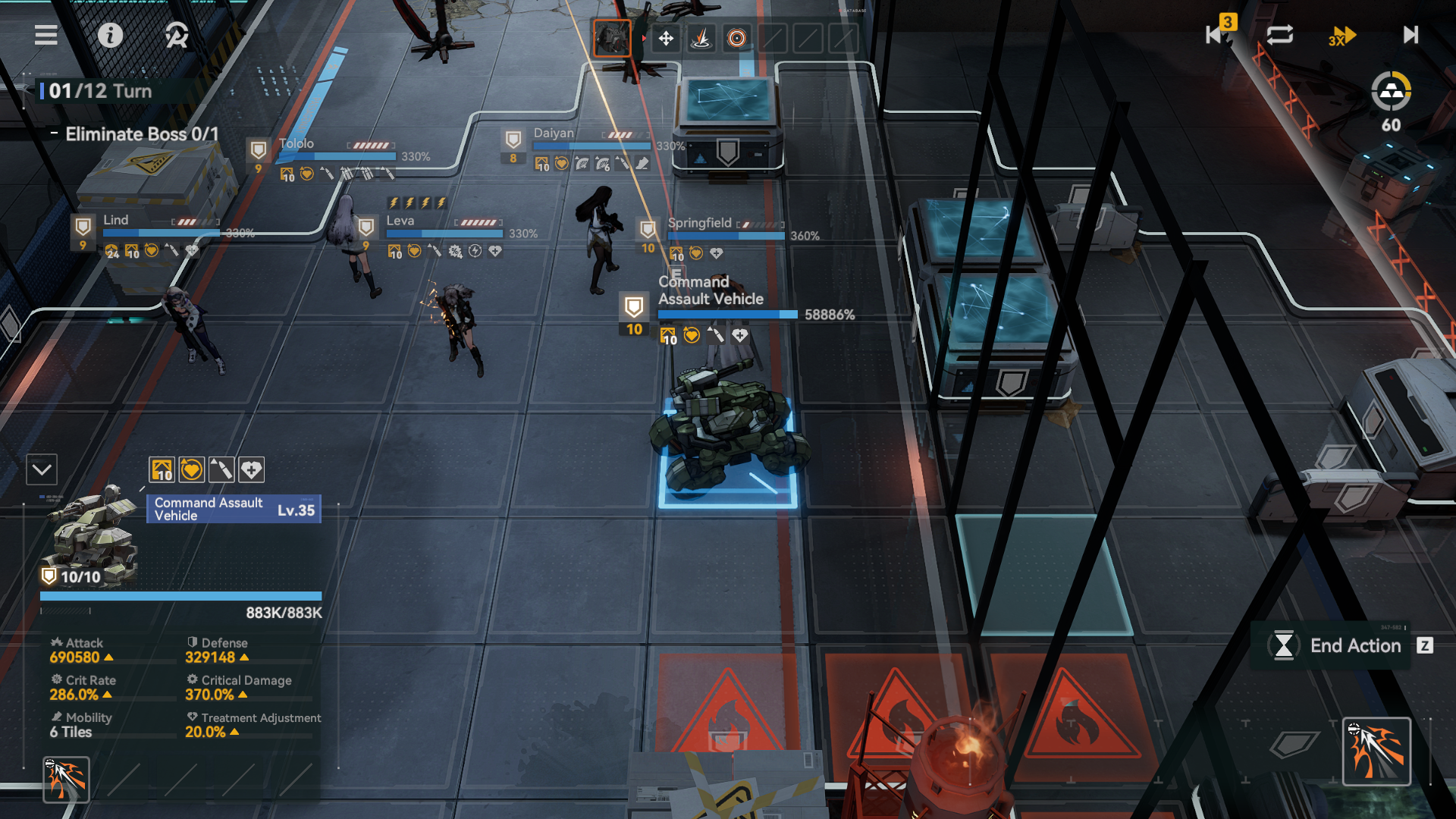
Task: Toggle the loop arrows auto-battle button
Action: coord(1279,35)
